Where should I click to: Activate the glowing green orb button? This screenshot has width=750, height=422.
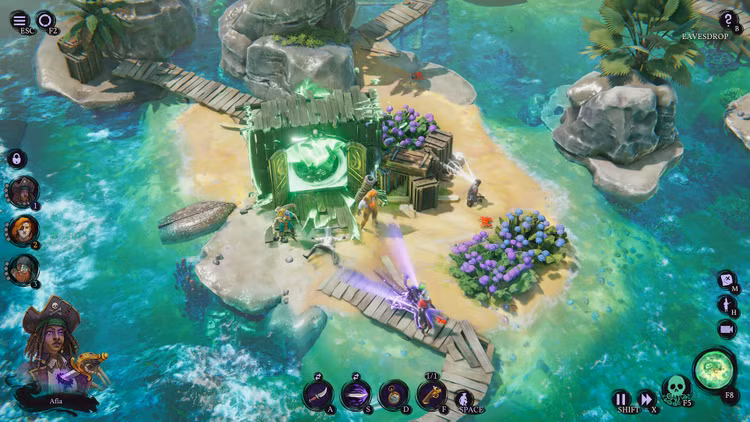tap(714, 369)
